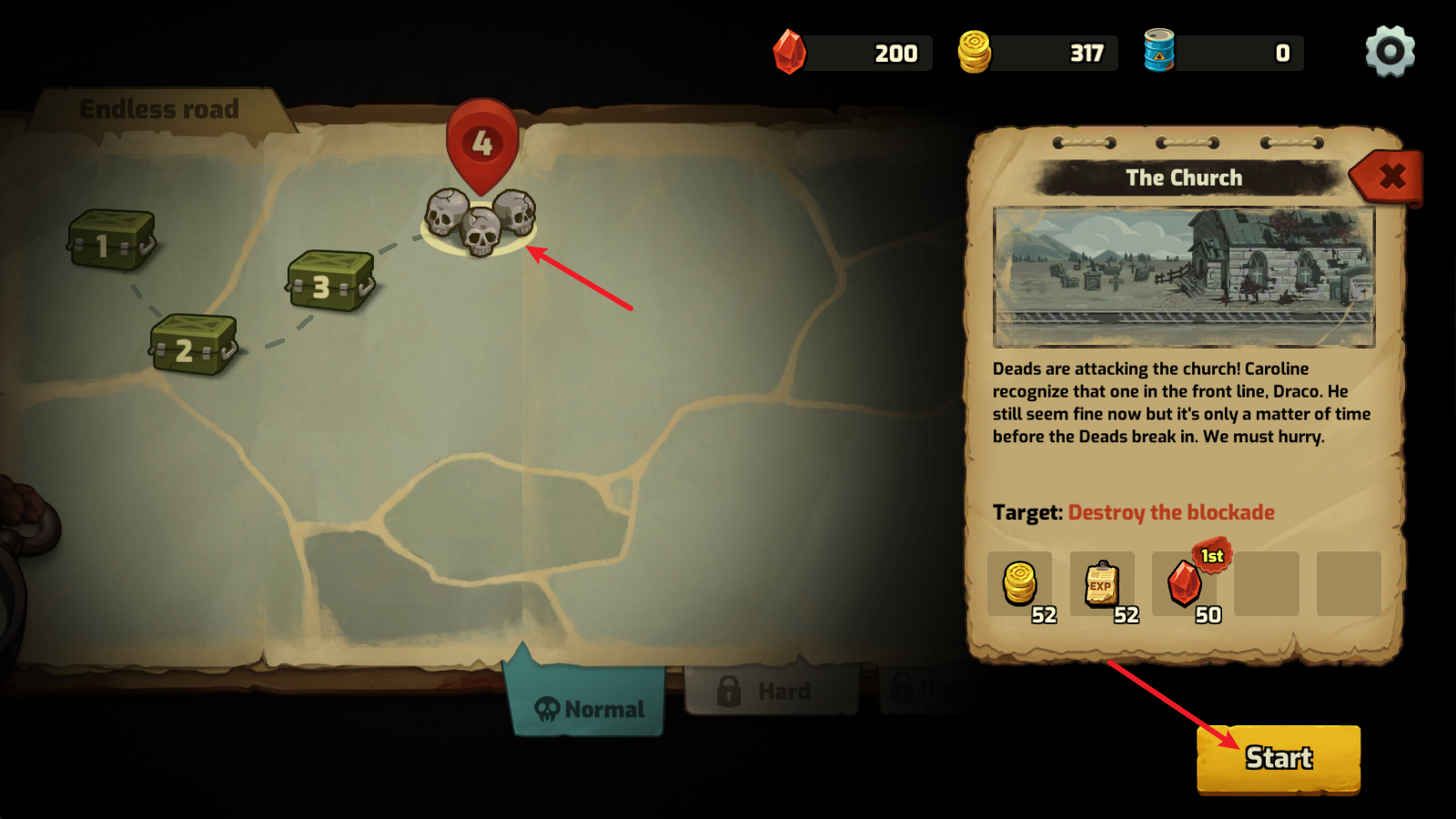Click the Endless road tab
The width and height of the screenshot is (1456, 819).
click(x=159, y=110)
